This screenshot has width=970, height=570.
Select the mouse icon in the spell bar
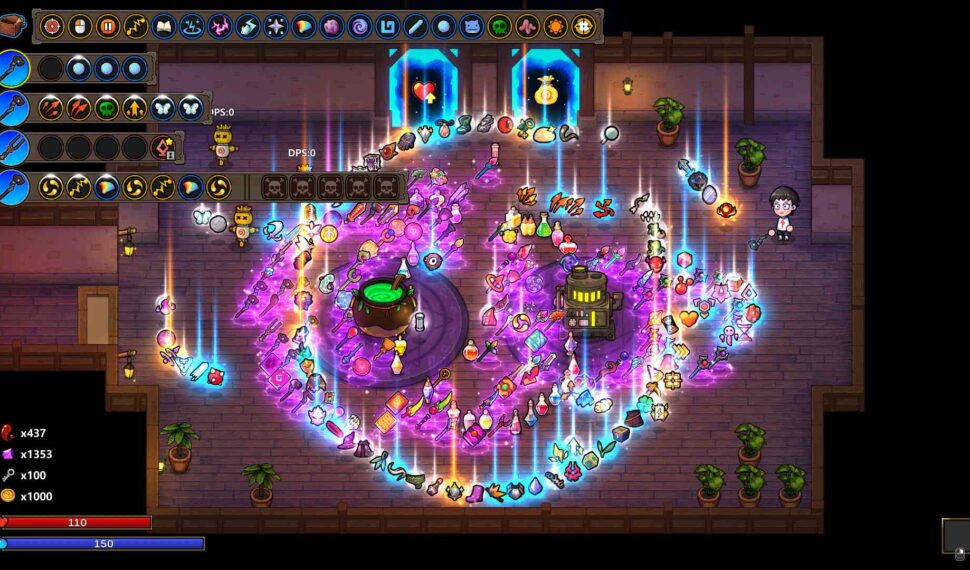pos(80,26)
